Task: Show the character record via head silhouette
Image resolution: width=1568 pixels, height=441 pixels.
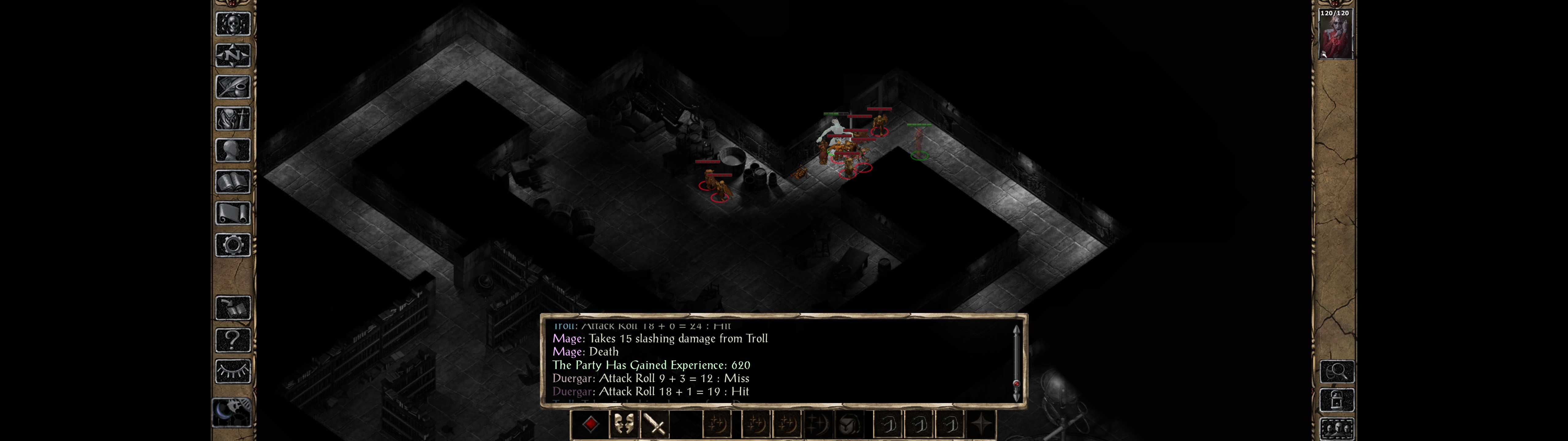Action: pyautogui.click(x=233, y=150)
